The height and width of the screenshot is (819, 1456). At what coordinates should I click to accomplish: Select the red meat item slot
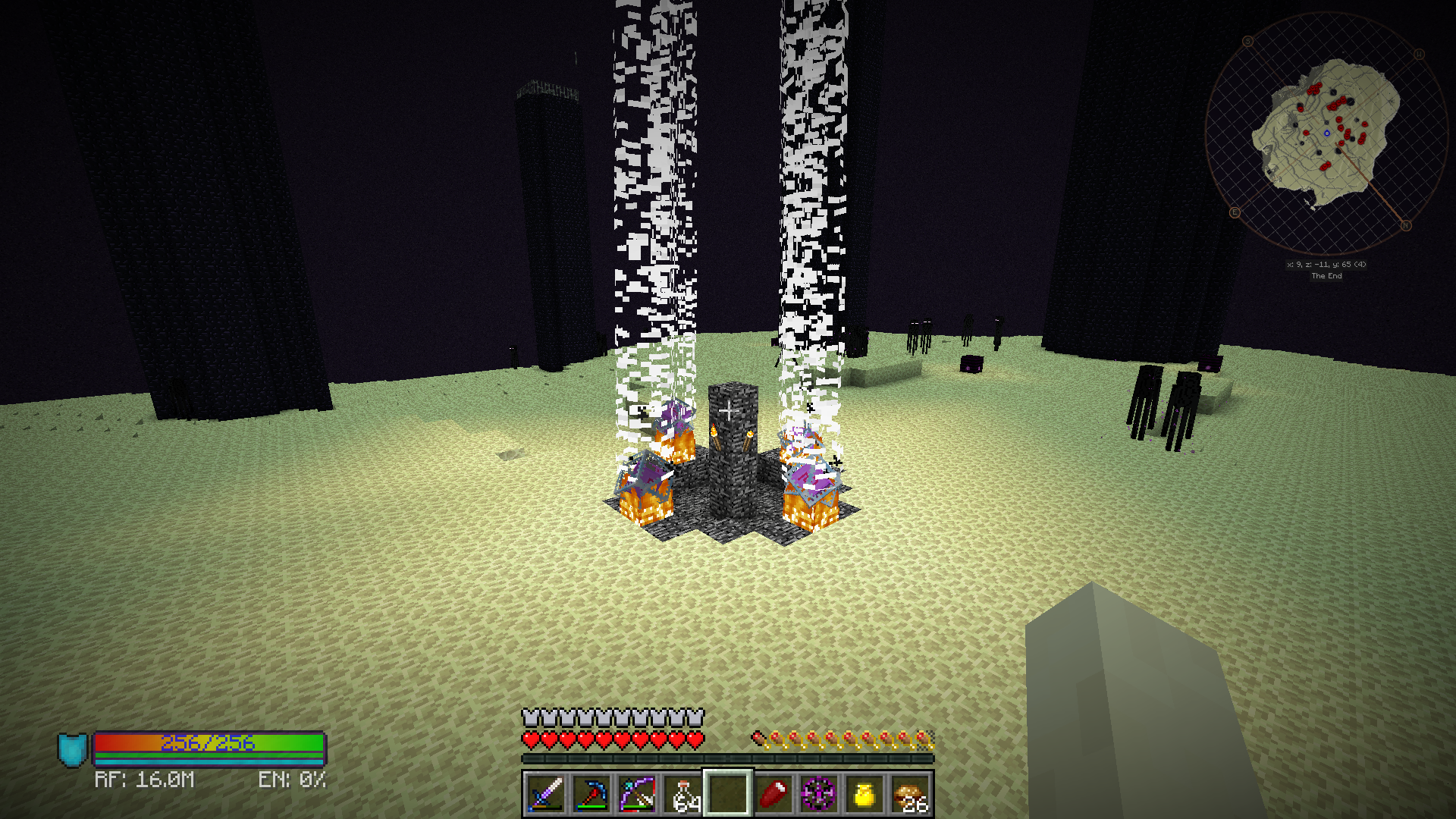773,794
